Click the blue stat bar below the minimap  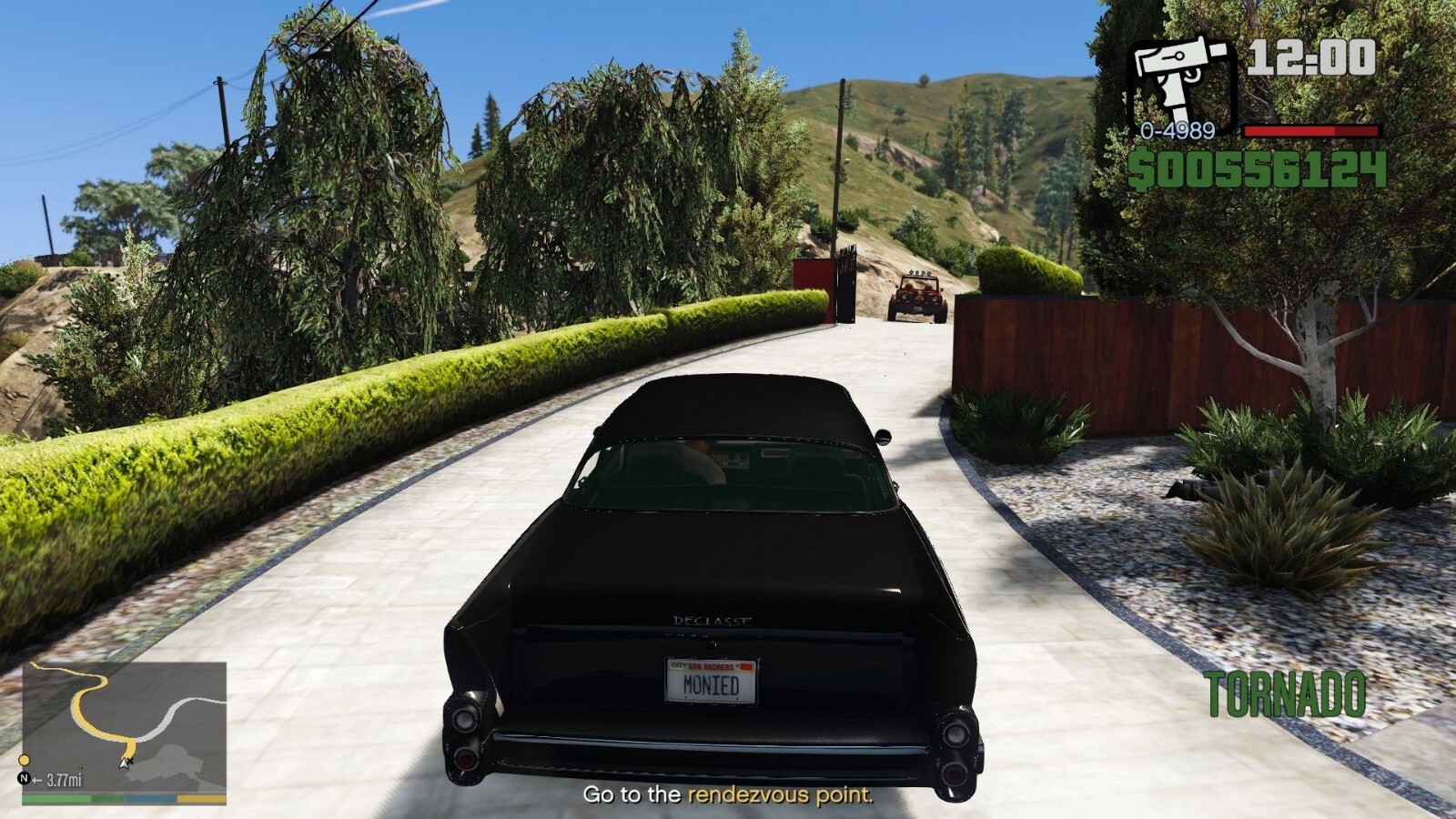(149, 798)
